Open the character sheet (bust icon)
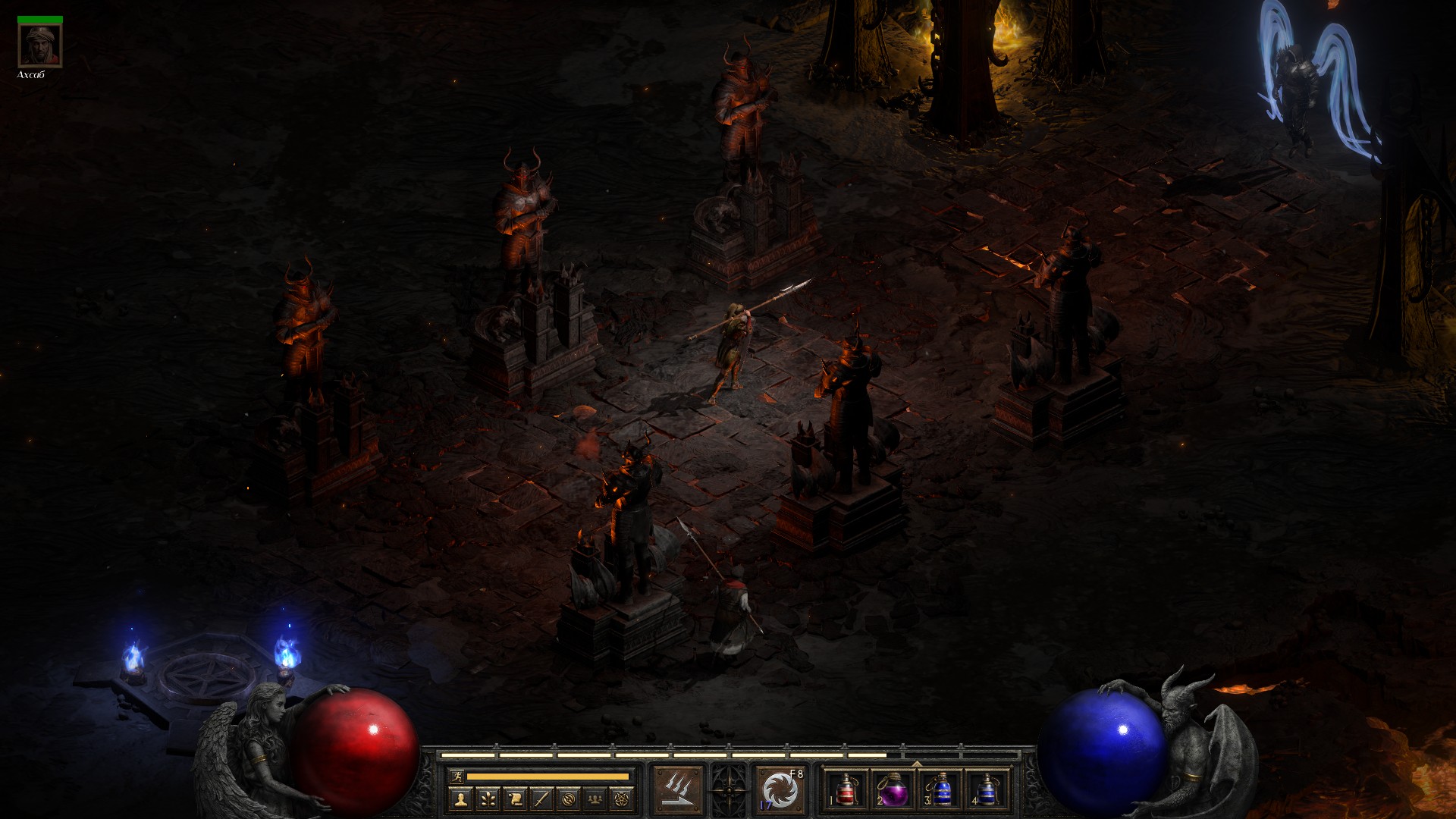The image size is (1456, 819). click(460, 799)
